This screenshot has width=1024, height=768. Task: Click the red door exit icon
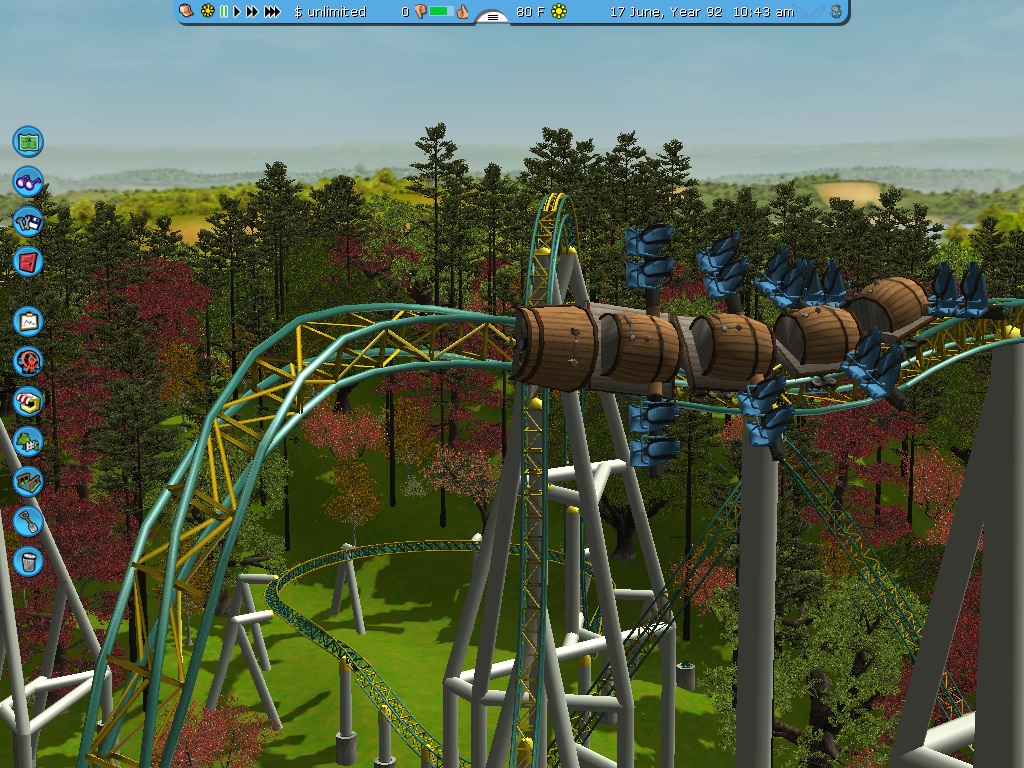28,261
